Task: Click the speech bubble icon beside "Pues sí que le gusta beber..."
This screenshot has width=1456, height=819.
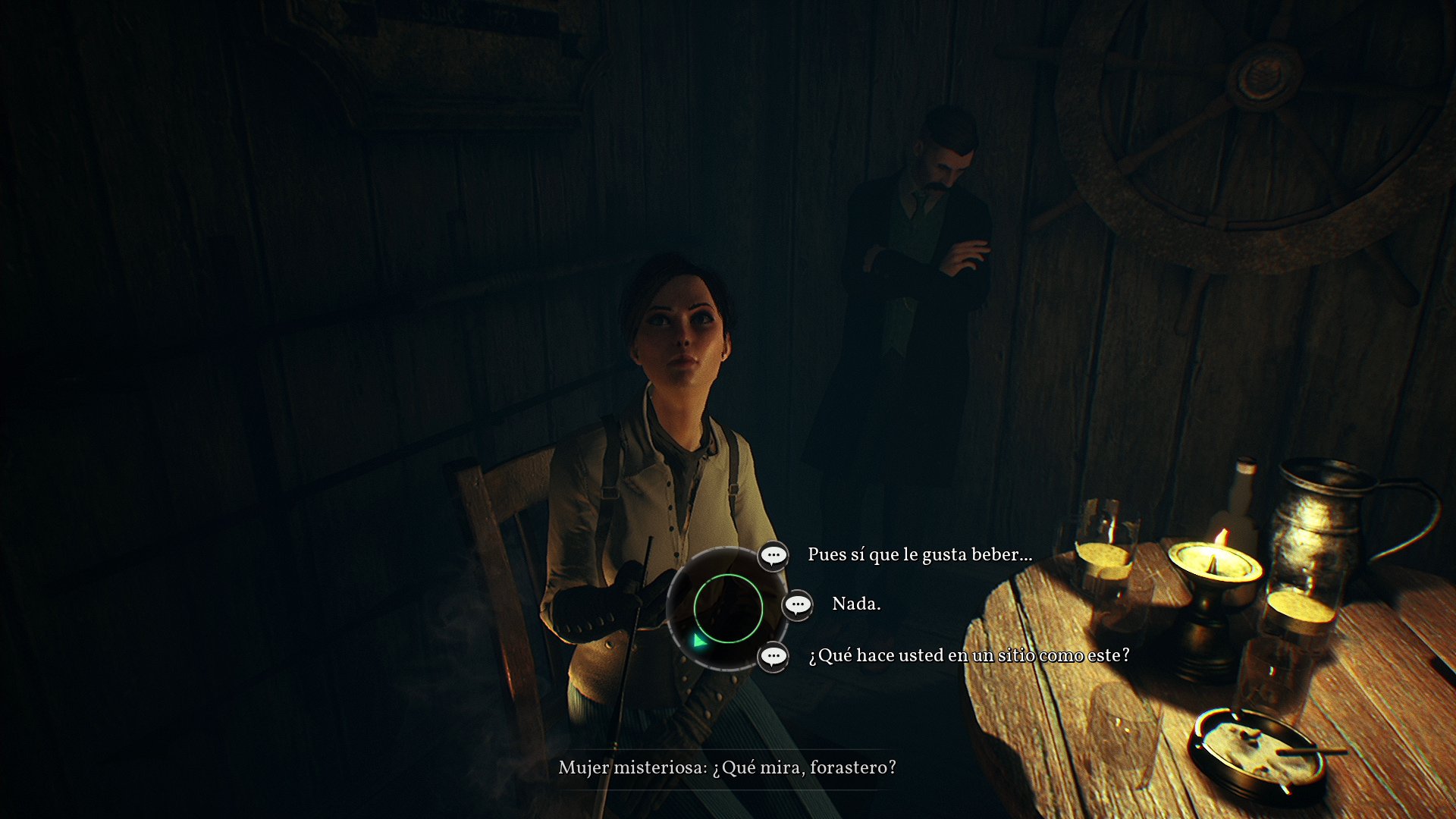Action: click(x=773, y=556)
